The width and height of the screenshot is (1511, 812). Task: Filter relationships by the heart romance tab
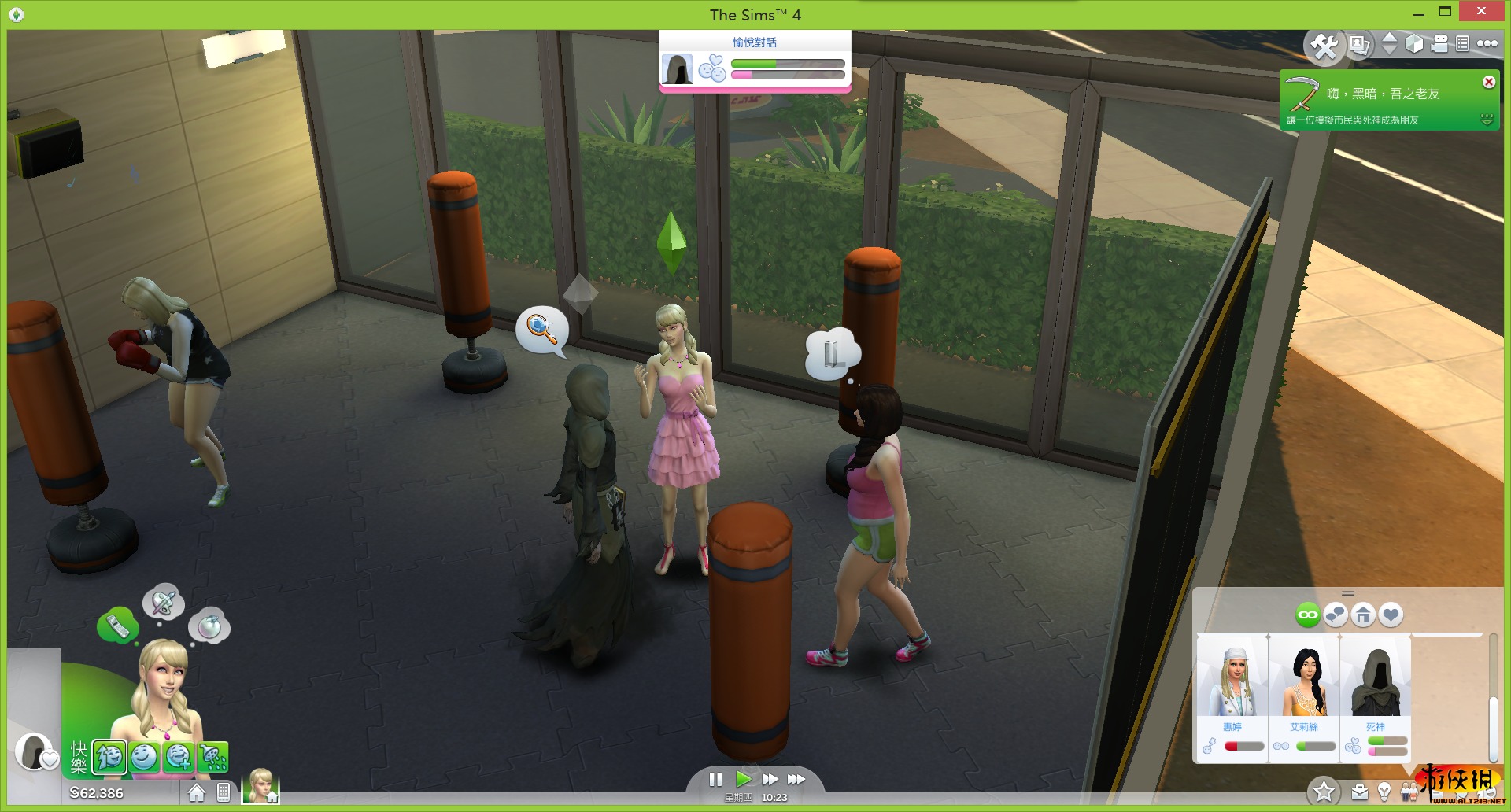[x=1391, y=615]
